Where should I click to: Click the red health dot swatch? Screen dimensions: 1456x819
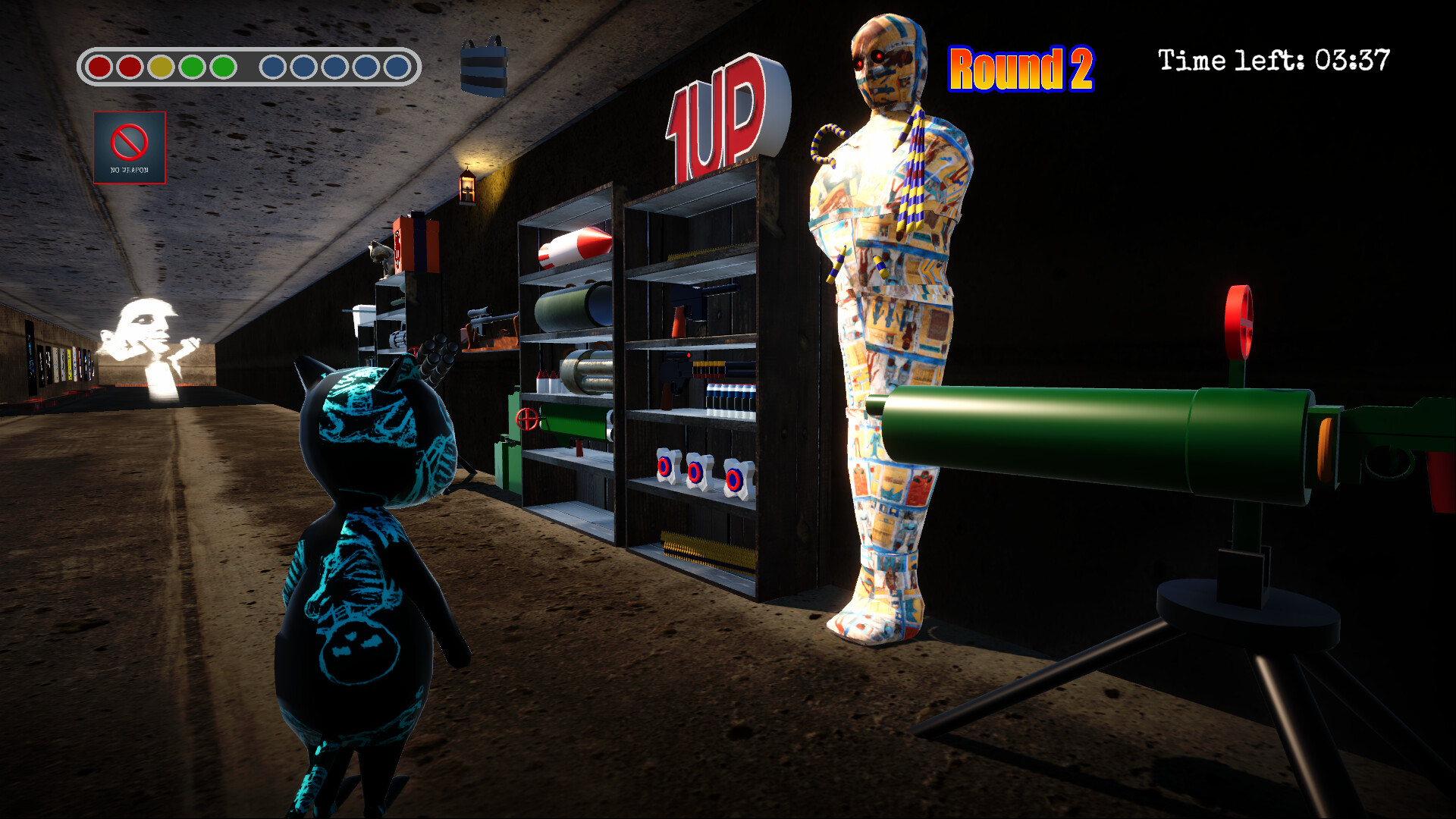pos(99,67)
